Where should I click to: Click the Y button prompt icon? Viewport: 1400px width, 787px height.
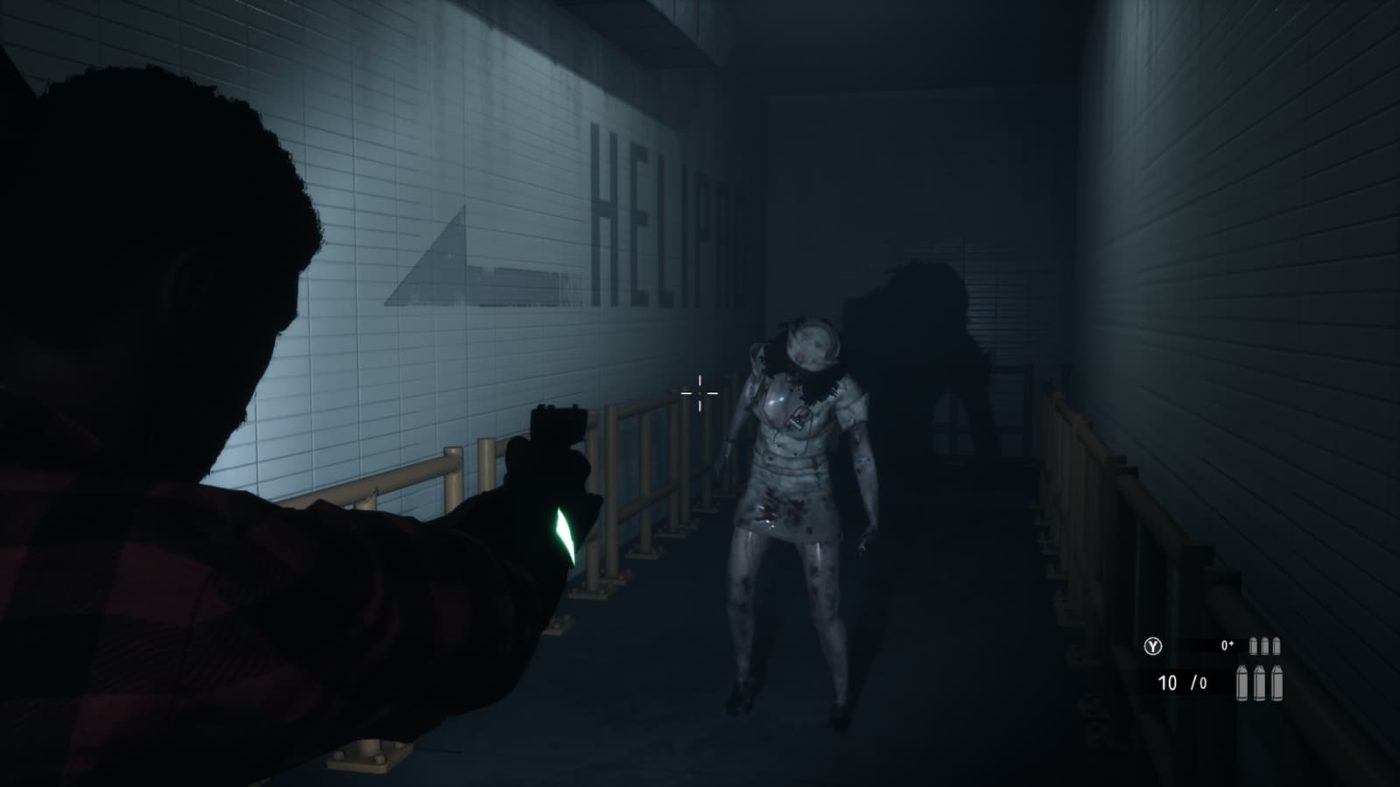[1154, 645]
